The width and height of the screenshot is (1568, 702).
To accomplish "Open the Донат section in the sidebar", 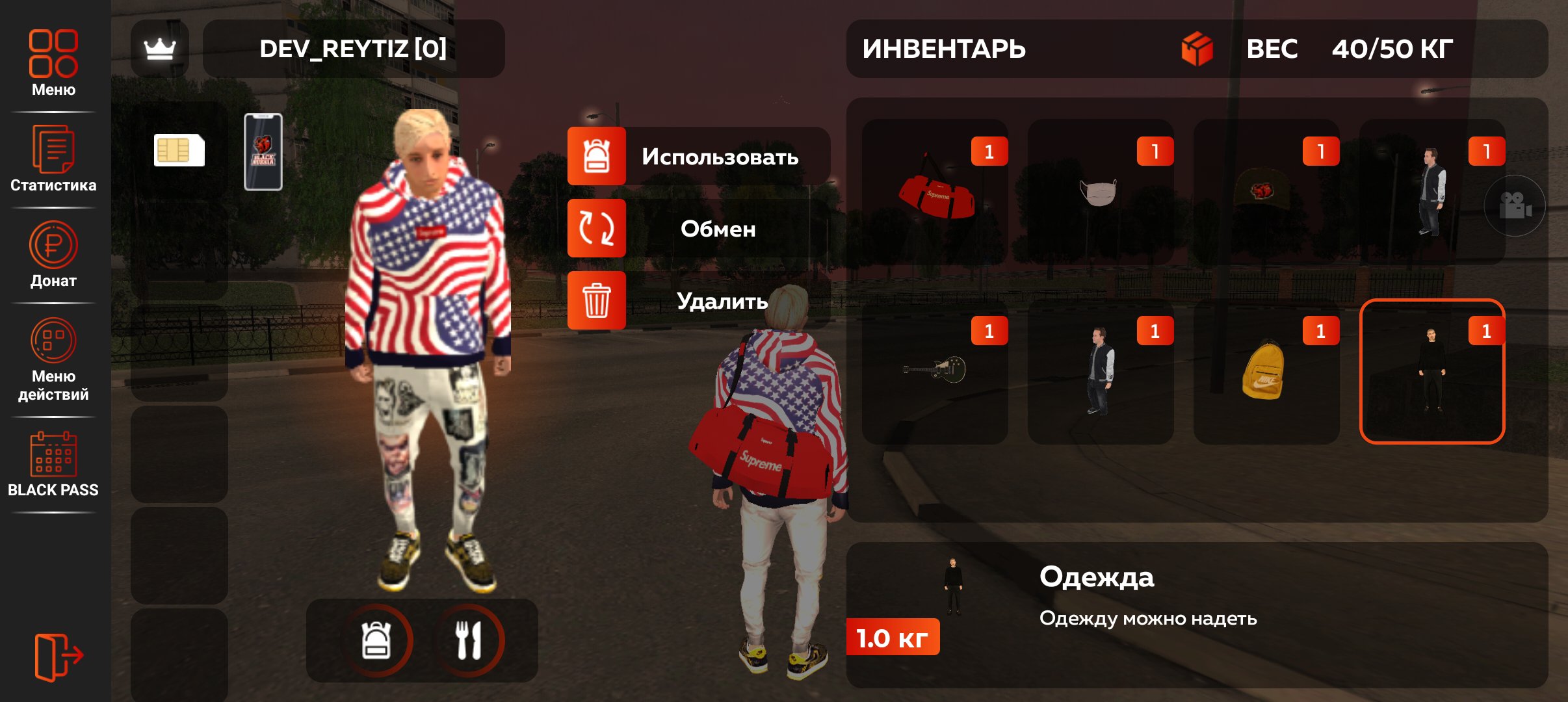I will point(52,244).
